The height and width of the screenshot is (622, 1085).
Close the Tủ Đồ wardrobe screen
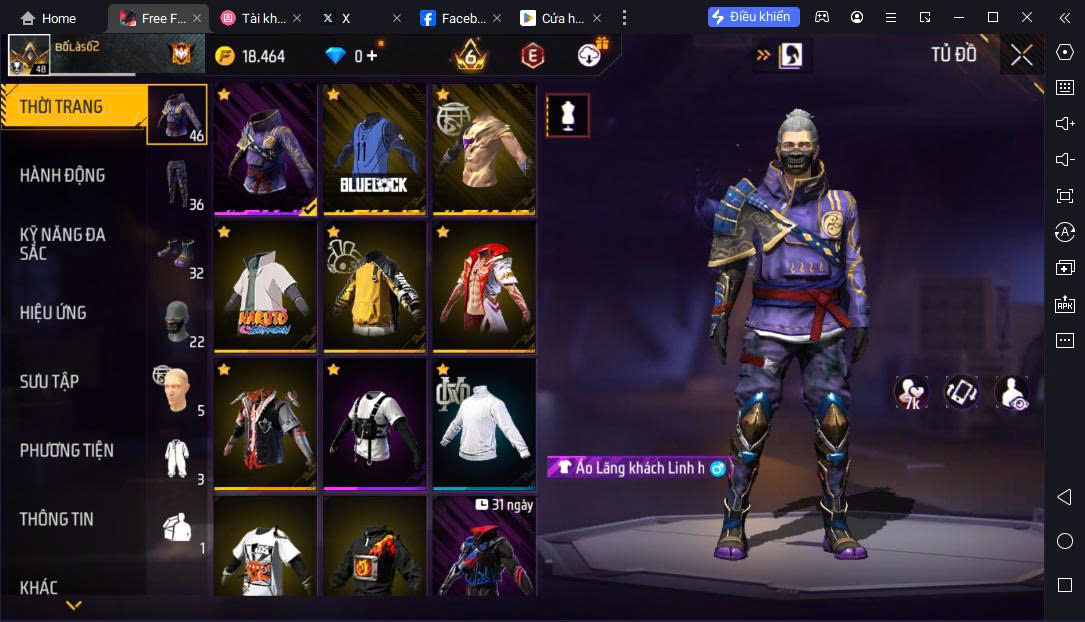click(1021, 55)
